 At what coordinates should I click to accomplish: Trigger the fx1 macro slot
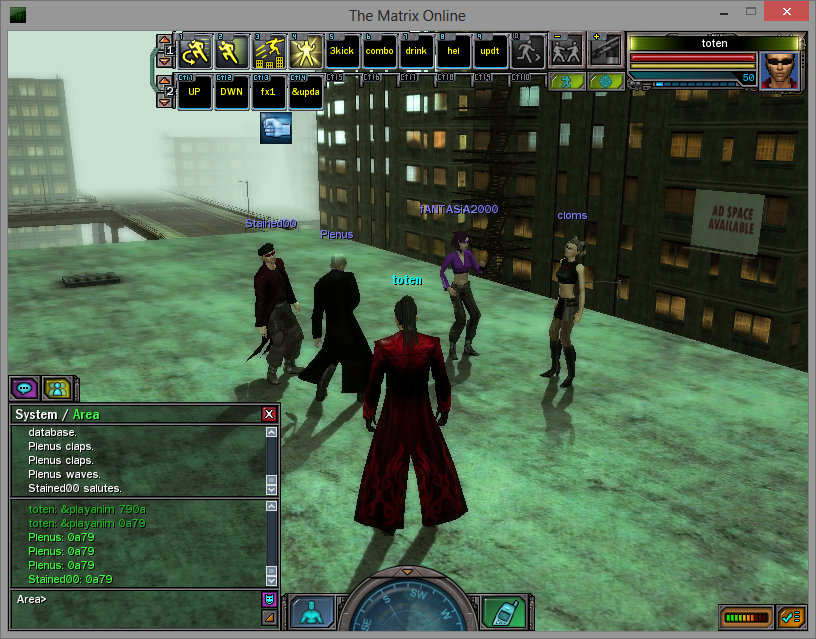tap(268, 92)
